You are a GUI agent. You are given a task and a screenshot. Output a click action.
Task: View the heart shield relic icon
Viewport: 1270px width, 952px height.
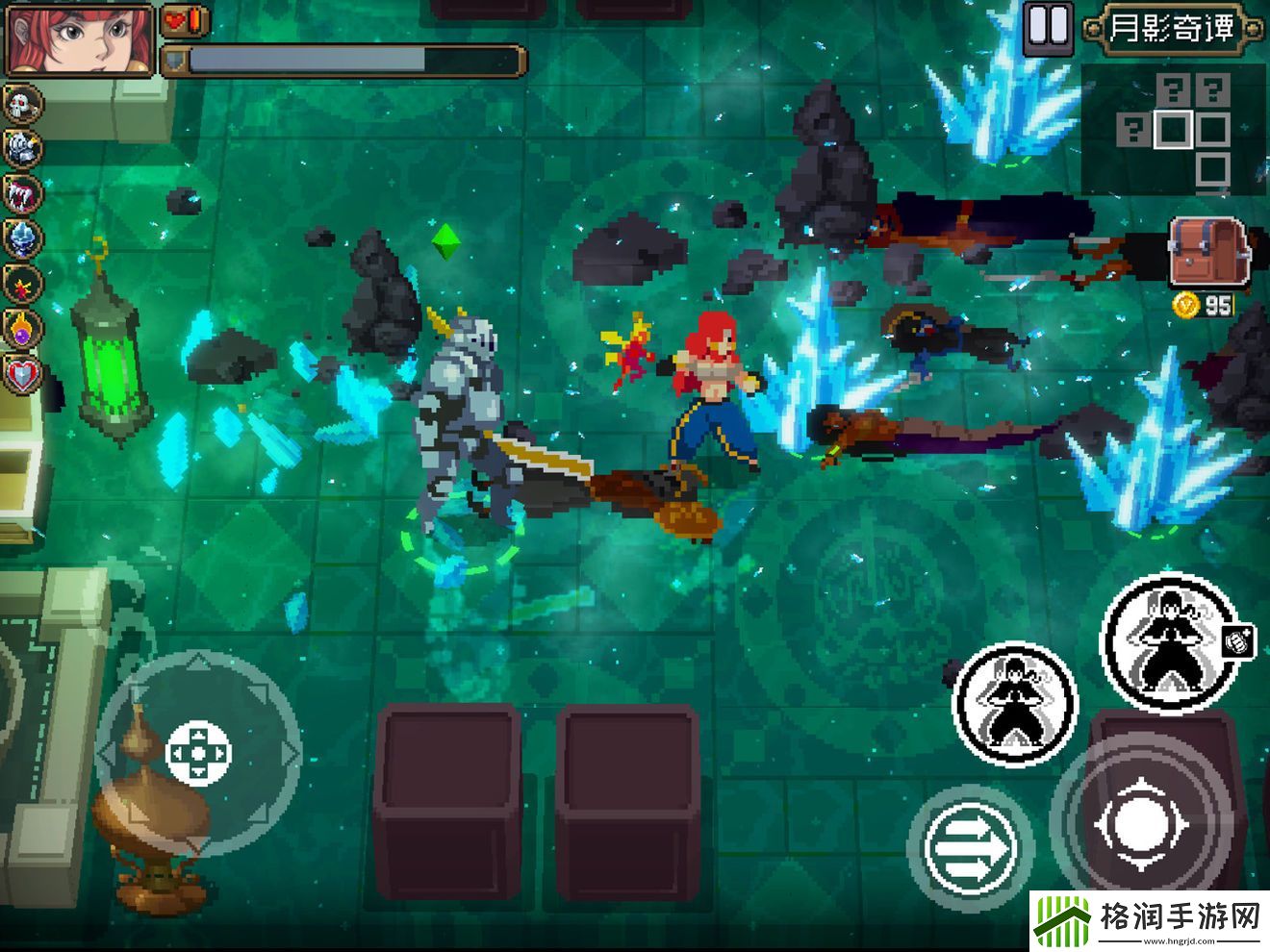click(23, 373)
